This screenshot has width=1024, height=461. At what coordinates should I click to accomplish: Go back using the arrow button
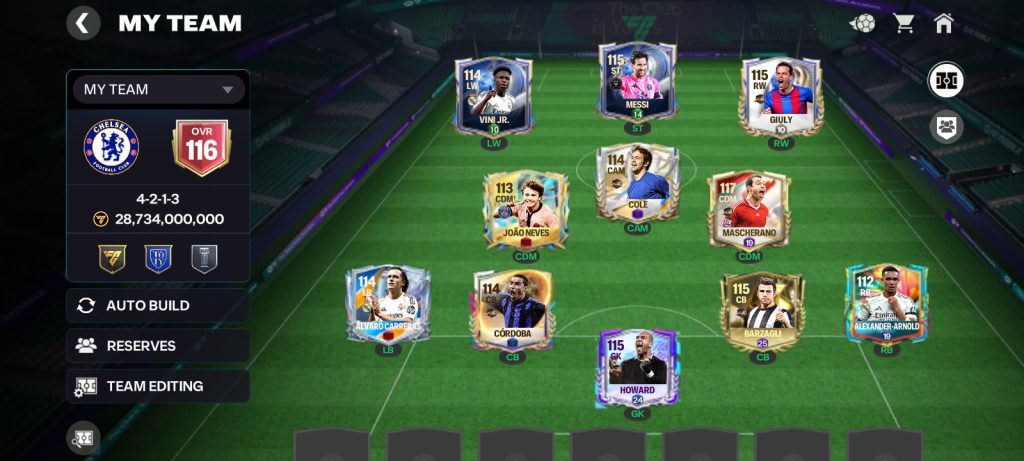[x=83, y=23]
